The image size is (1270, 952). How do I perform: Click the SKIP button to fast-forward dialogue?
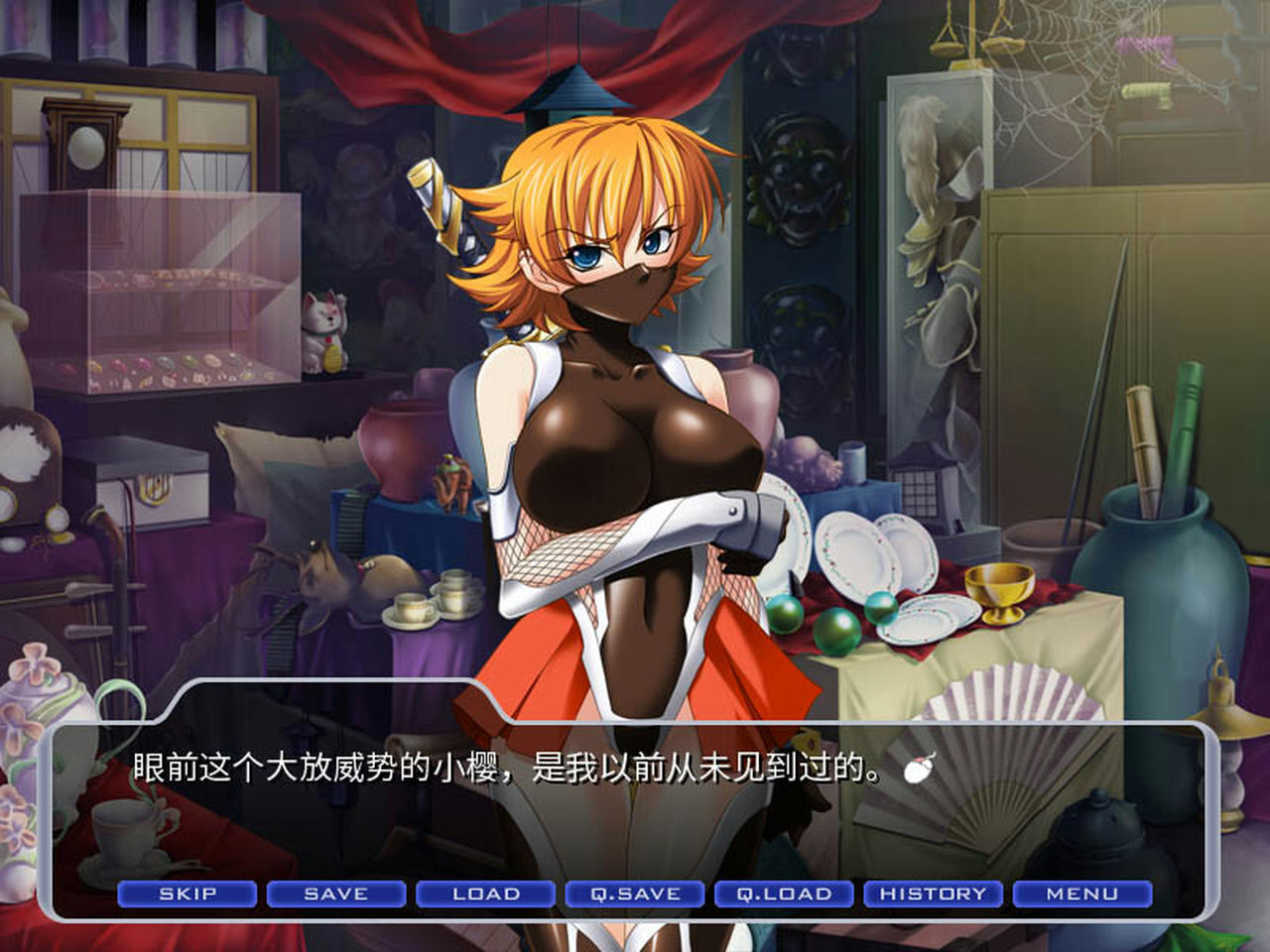(x=189, y=893)
